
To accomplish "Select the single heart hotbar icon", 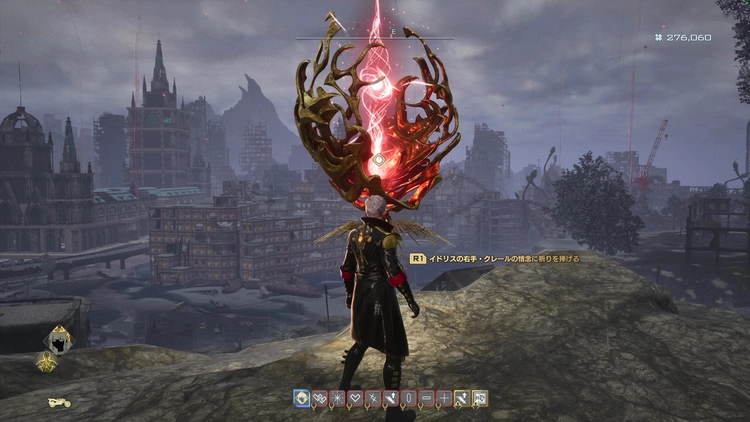I will coord(355,398).
